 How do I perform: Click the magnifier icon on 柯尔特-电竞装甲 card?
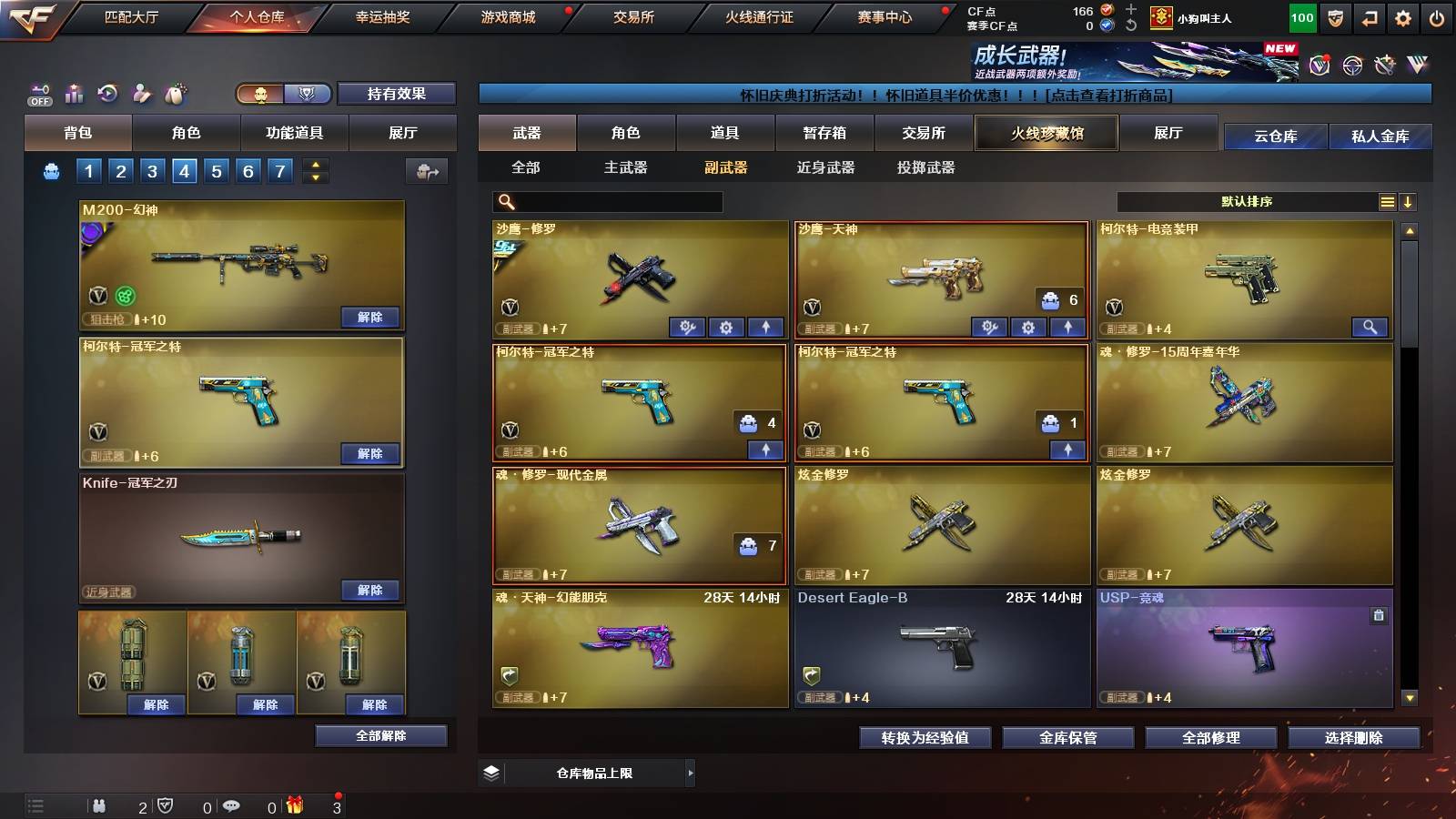click(1368, 327)
